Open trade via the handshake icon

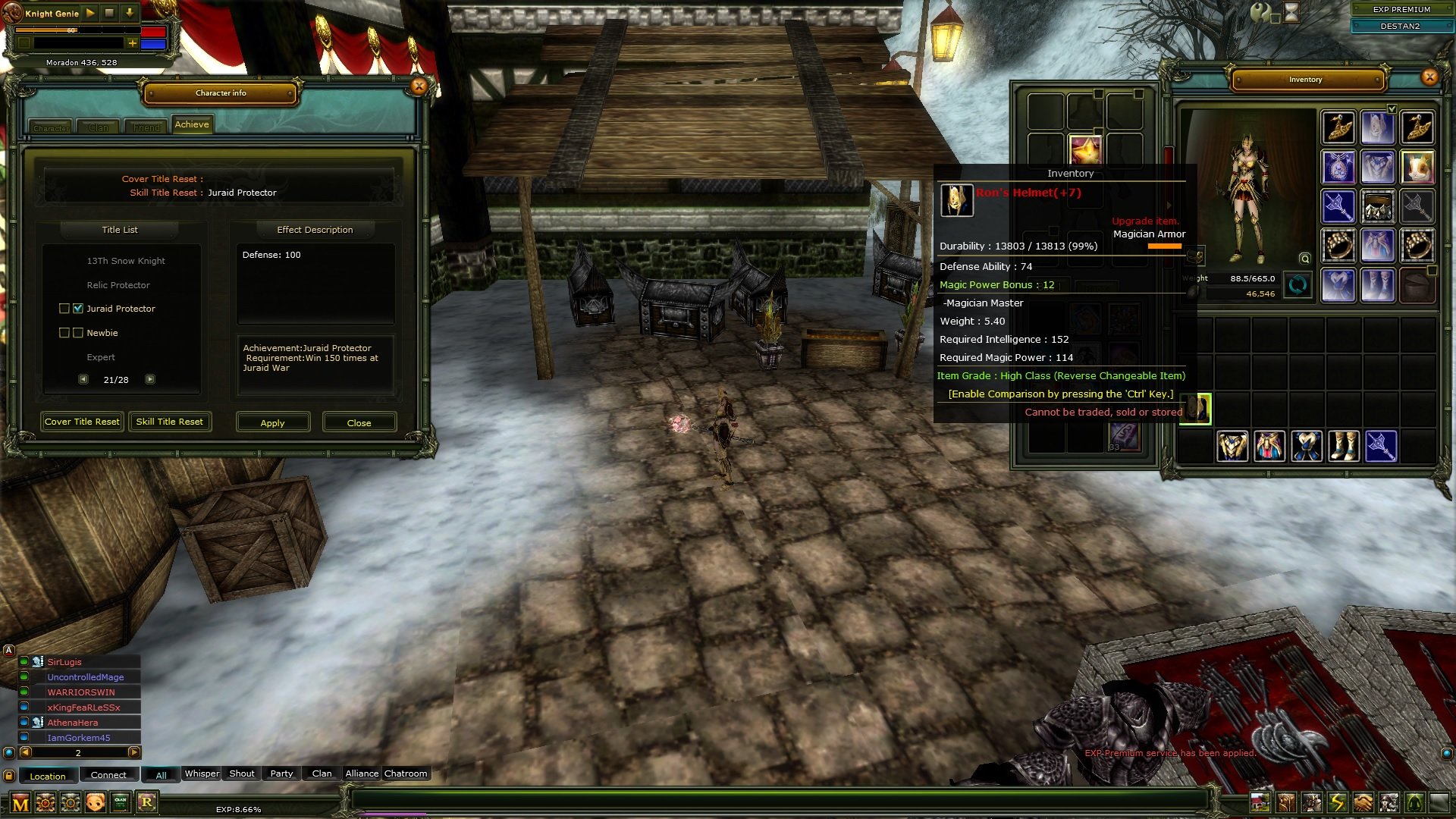tap(1361, 802)
